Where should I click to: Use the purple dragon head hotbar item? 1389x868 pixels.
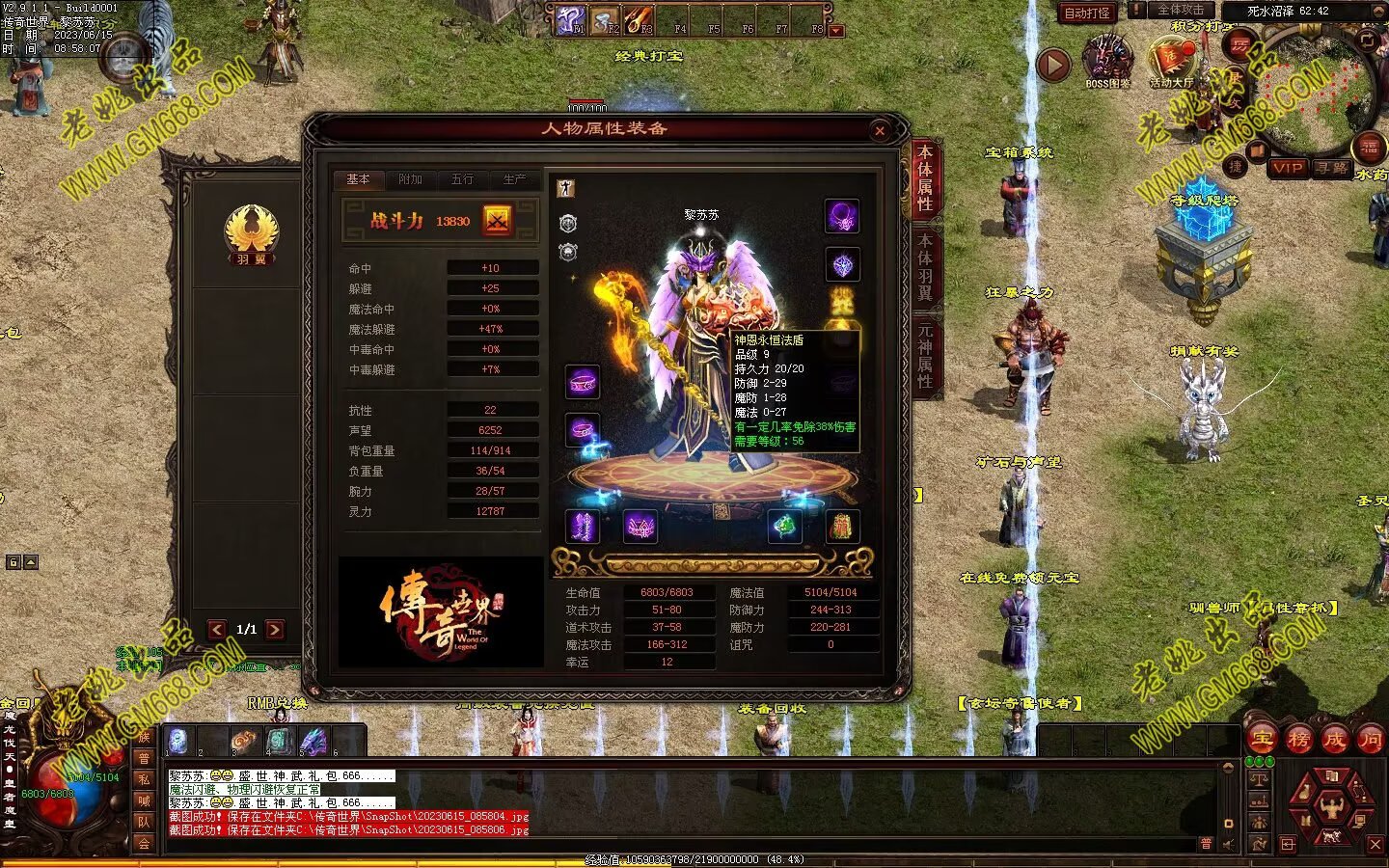313,741
